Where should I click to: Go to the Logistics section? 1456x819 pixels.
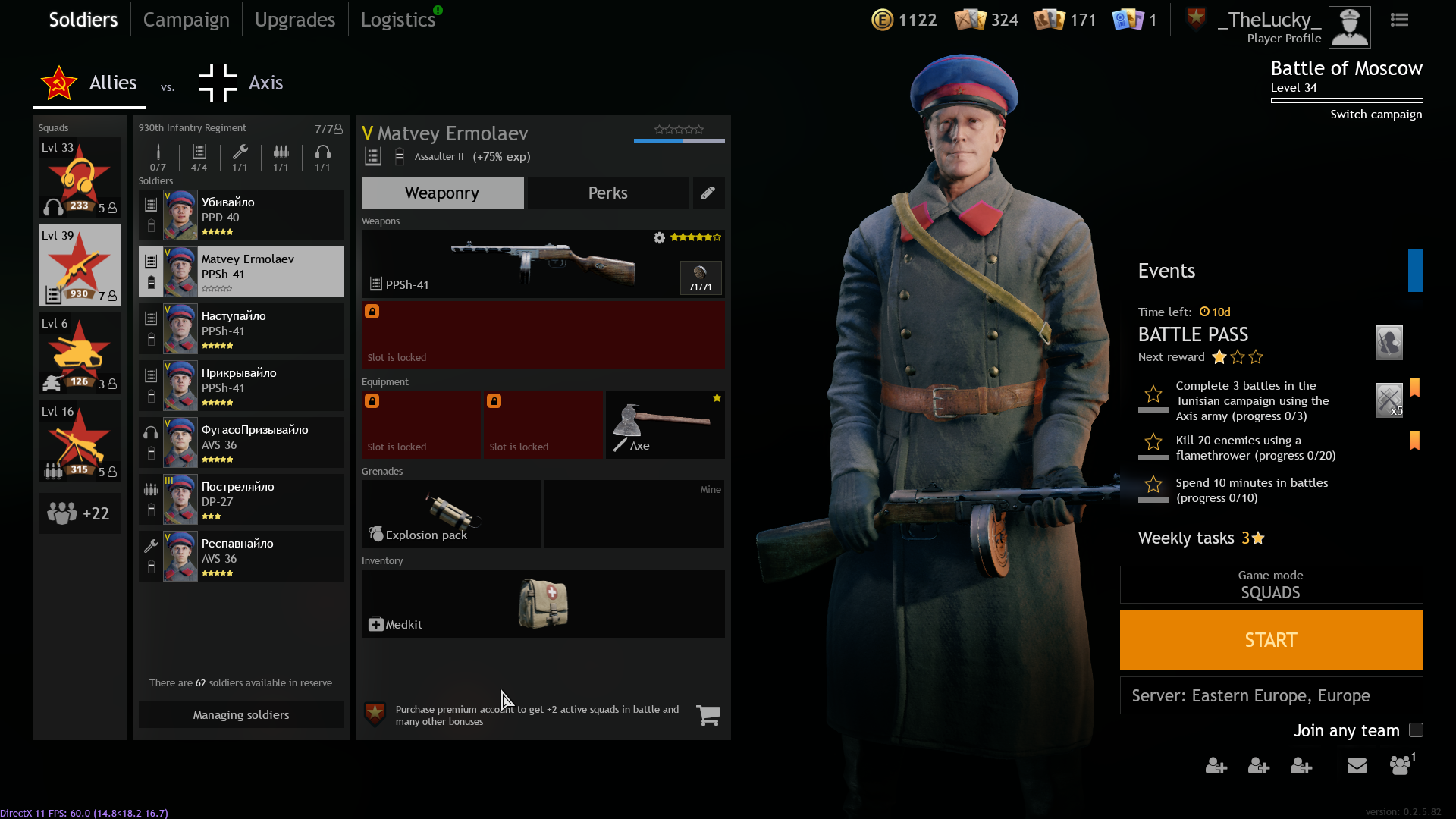pyautogui.click(x=398, y=20)
